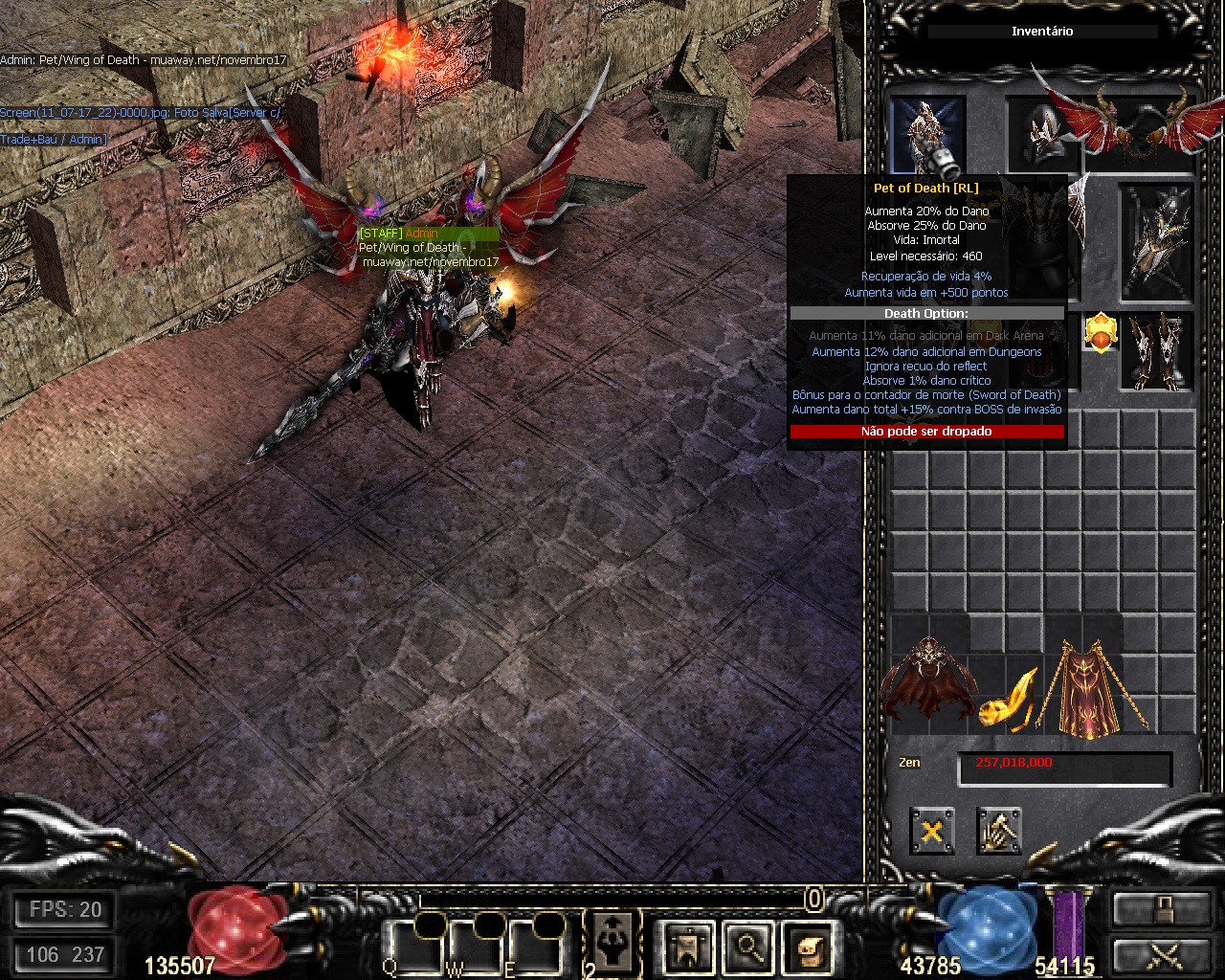
Task: Close the Inventário window with the X
Action: 931,830
